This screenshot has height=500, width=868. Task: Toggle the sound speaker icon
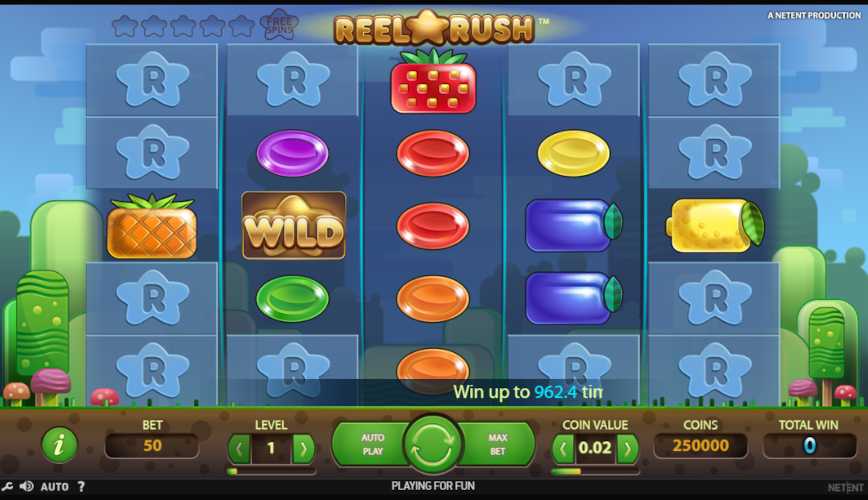(26, 487)
